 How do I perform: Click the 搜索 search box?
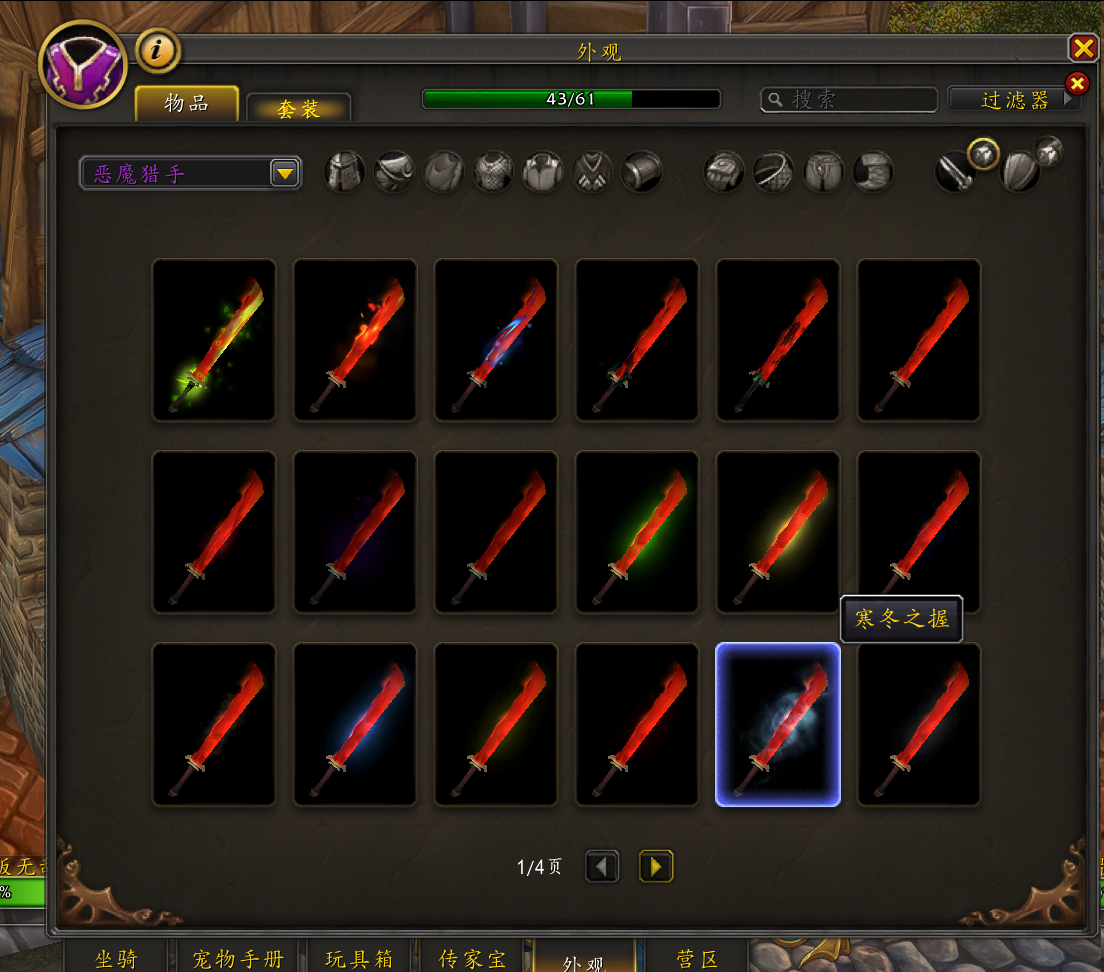pyautogui.click(x=848, y=99)
